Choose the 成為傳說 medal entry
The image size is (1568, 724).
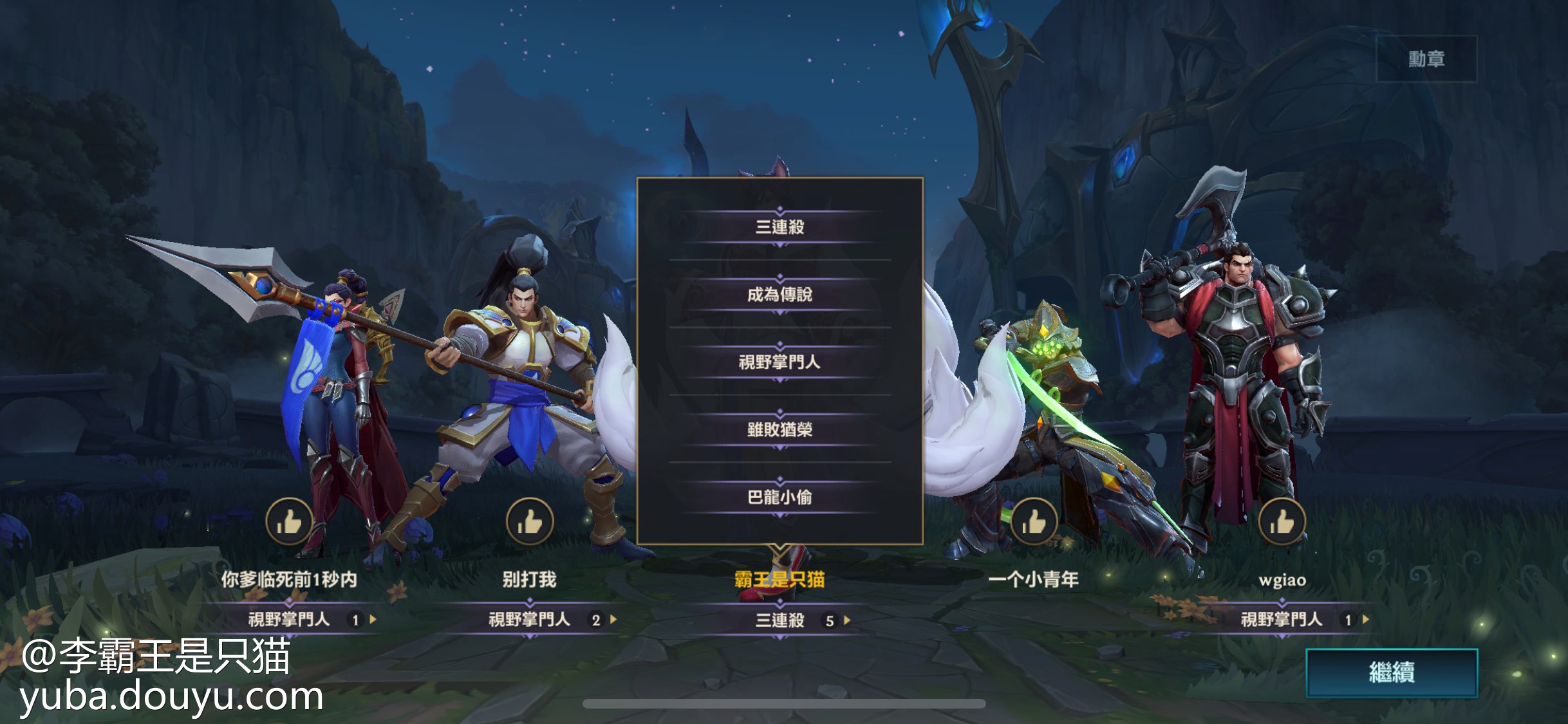779,294
